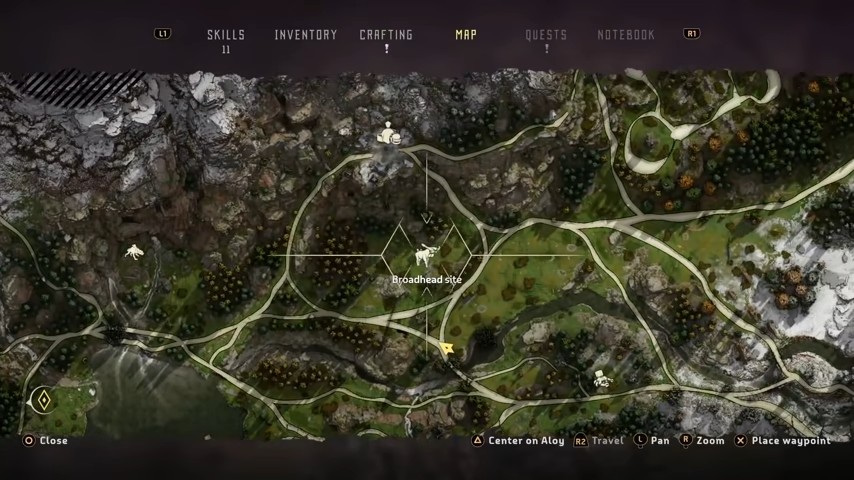The width and height of the screenshot is (854, 480).
Task: Select the machine site icon in the map's southeast
Action: click(x=601, y=378)
